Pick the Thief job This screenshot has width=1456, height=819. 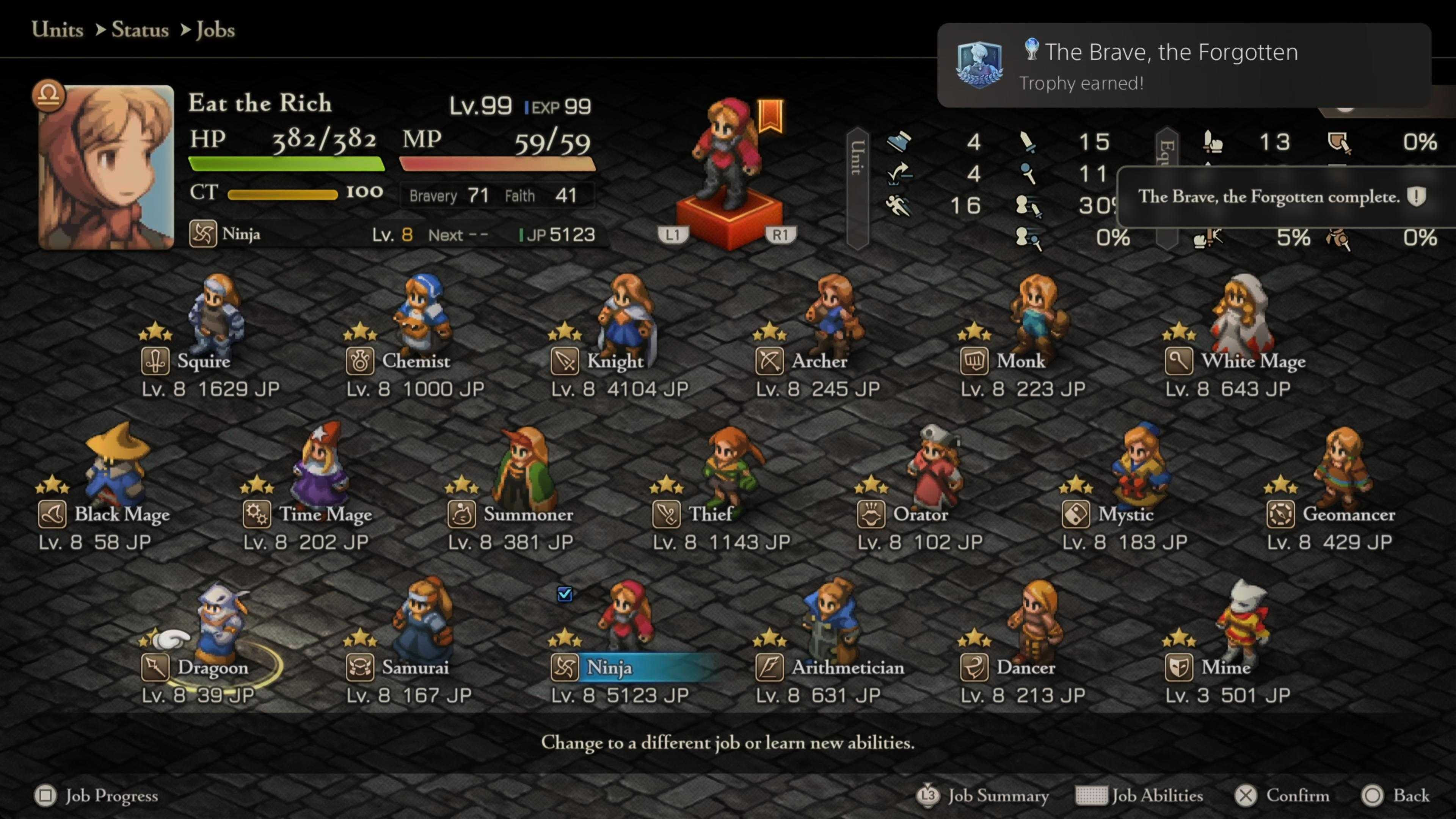tap(711, 515)
